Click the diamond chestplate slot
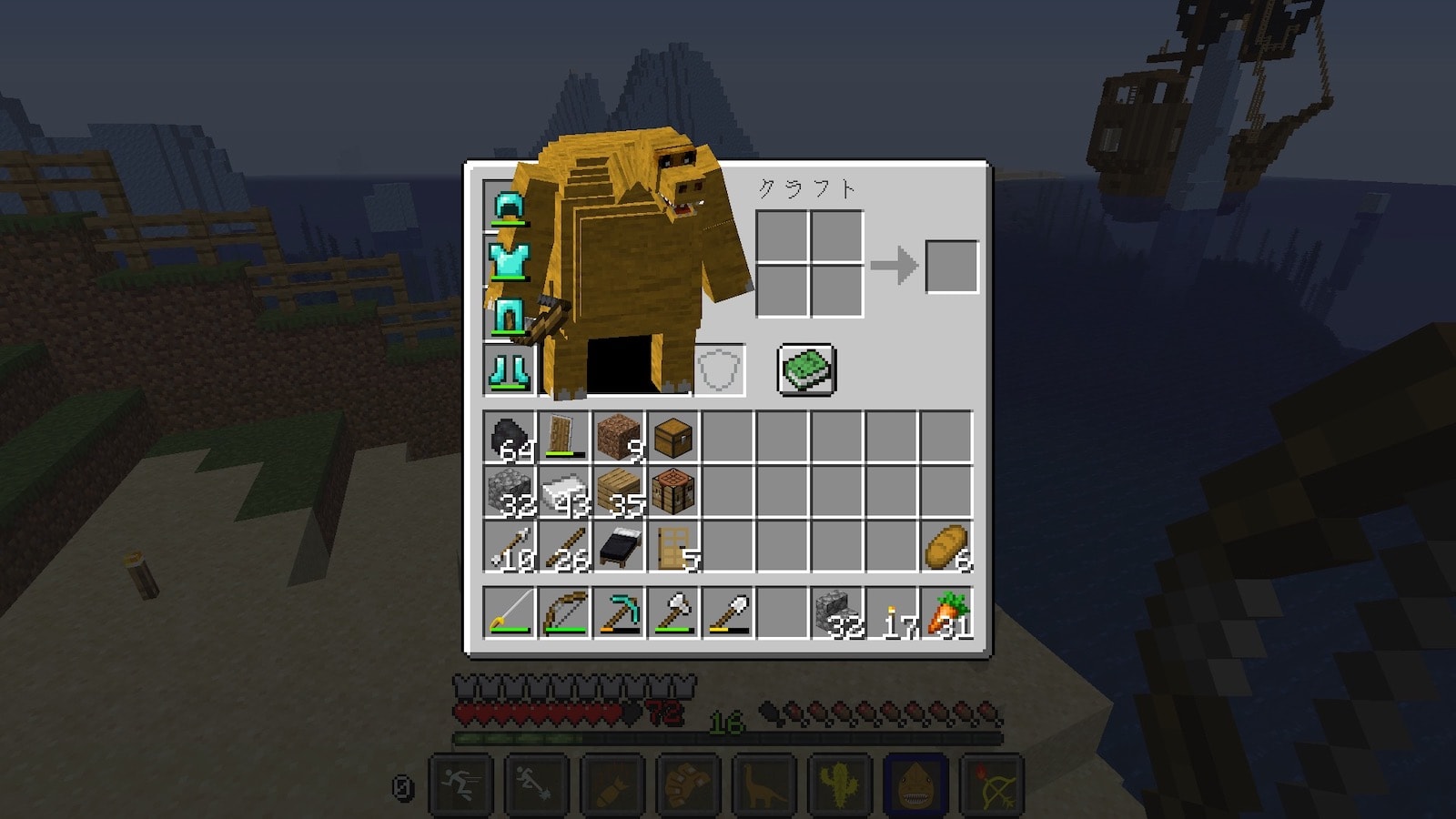The height and width of the screenshot is (819, 1456). pyautogui.click(x=510, y=260)
